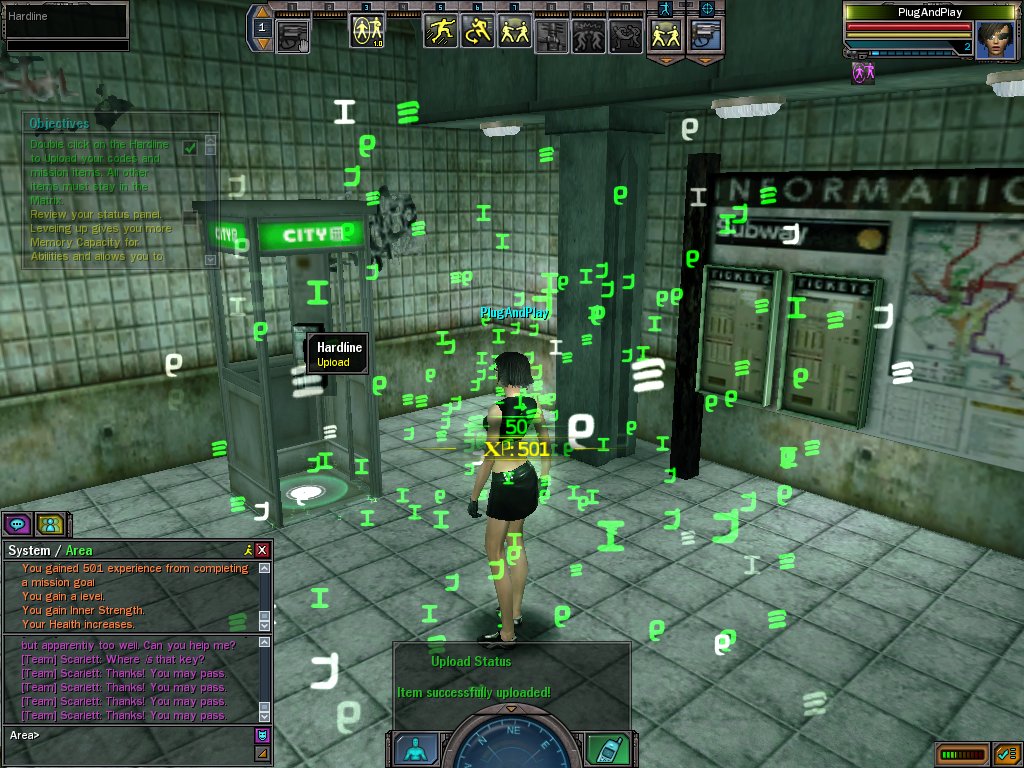
Task: Use the running kick ability in slot 5
Action: coord(440,32)
